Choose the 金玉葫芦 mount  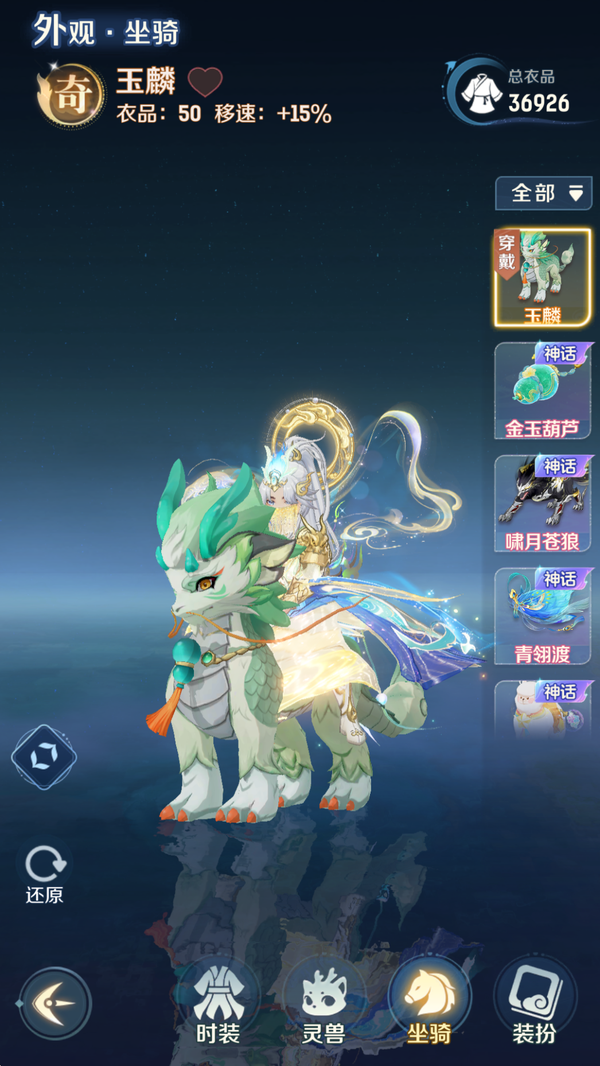pos(543,391)
